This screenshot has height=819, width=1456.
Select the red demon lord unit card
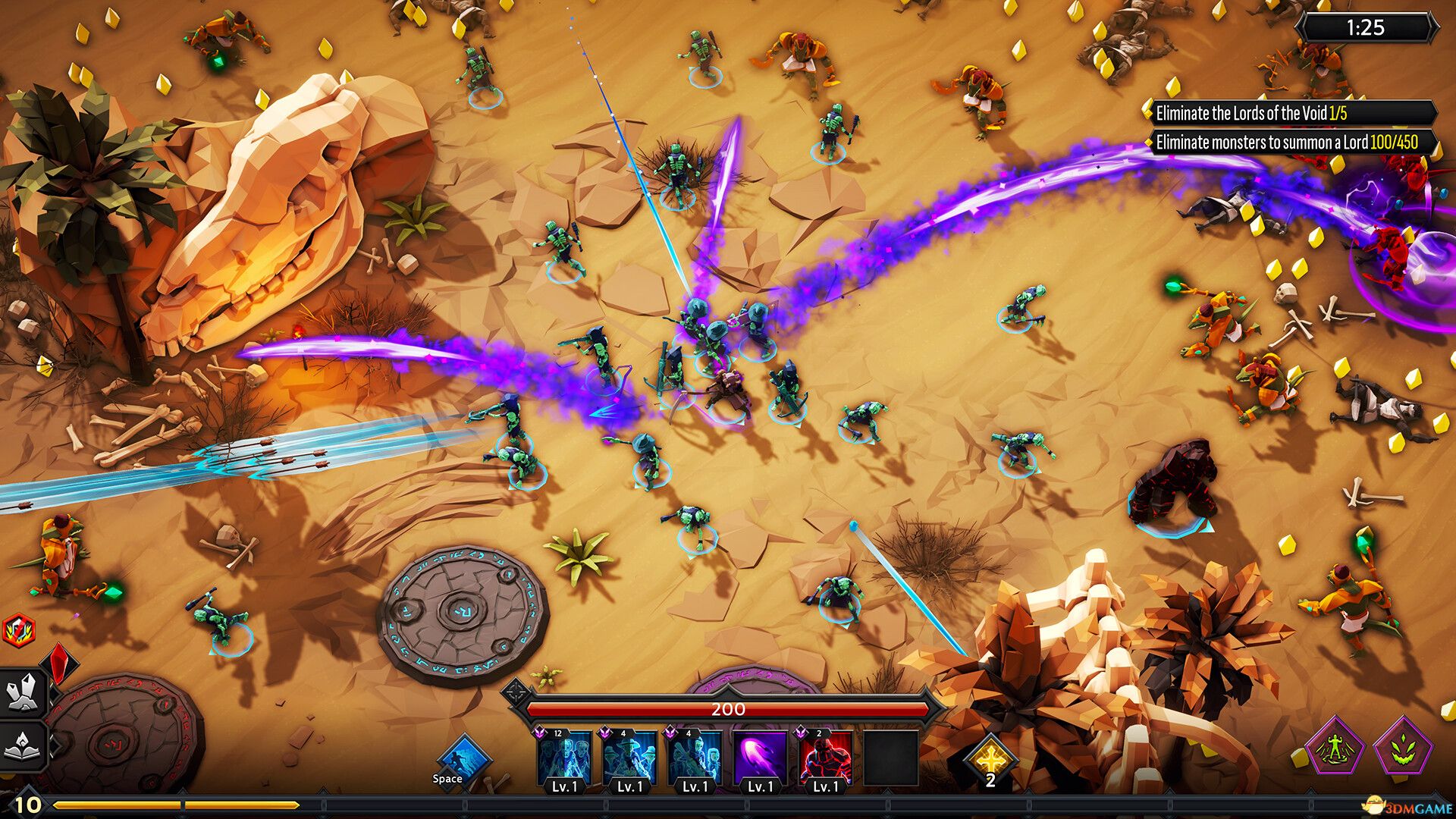point(825,758)
